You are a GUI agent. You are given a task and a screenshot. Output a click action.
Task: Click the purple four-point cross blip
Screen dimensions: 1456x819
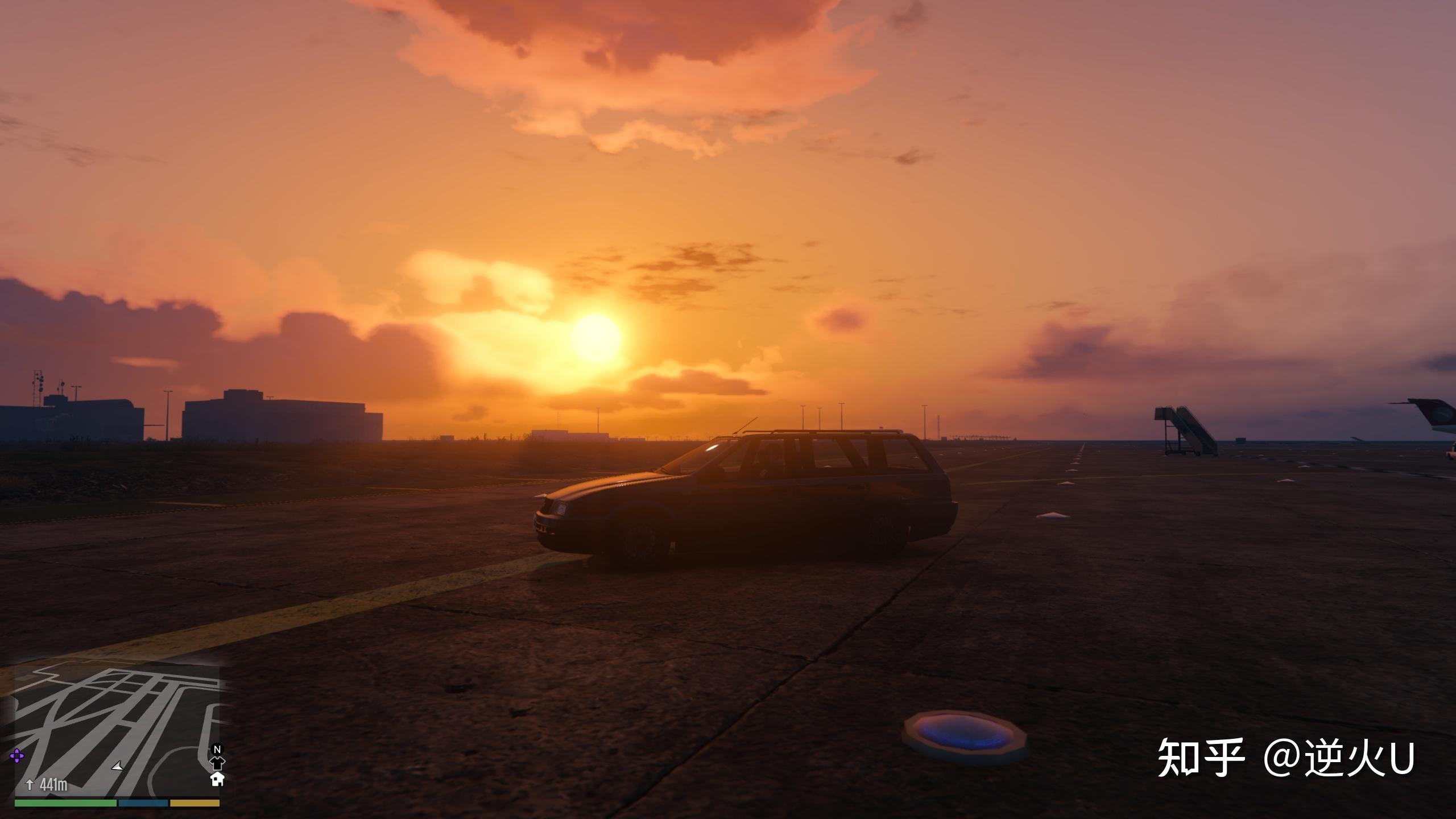coord(18,756)
